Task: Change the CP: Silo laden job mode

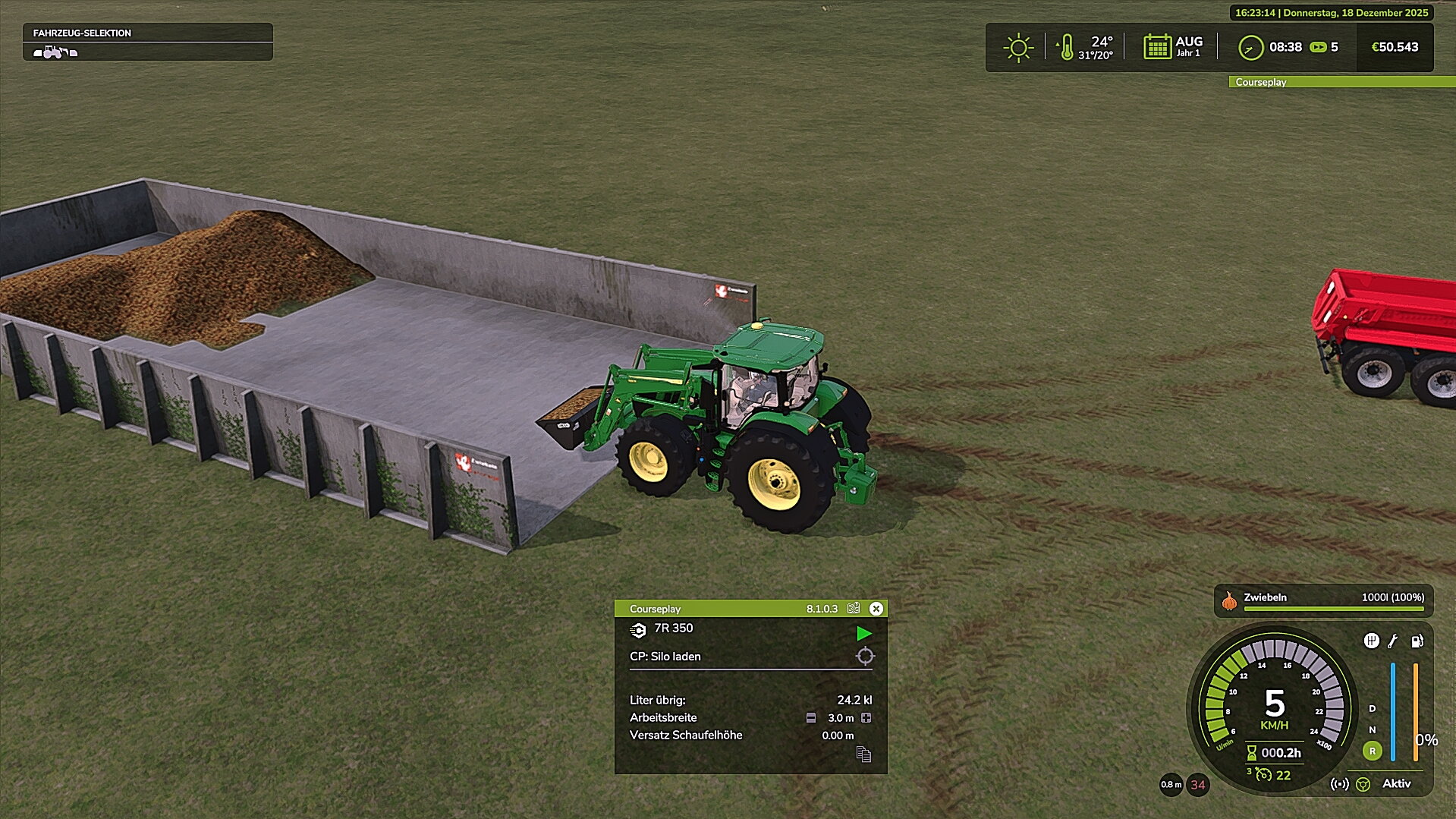Action: (665, 657)
